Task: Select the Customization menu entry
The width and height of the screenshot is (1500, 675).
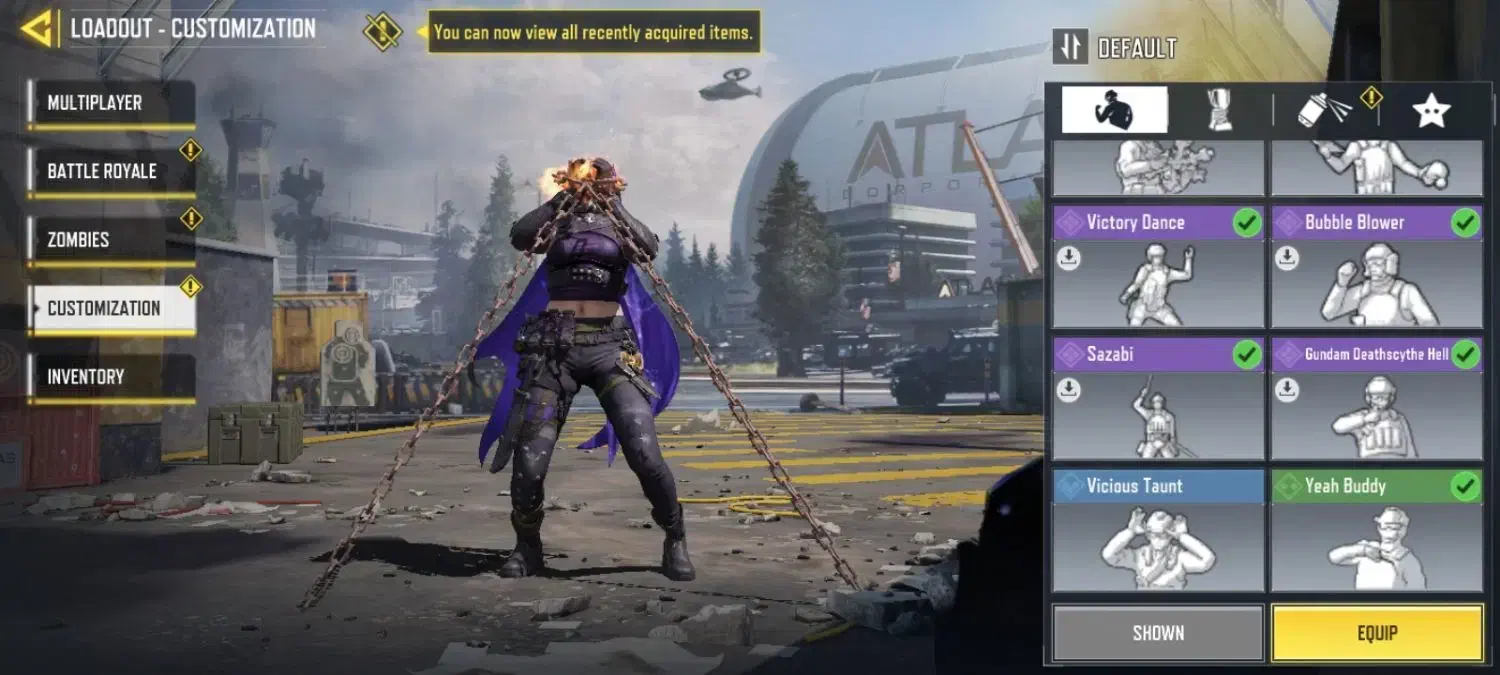Action: pyautogui.click(x=111, y=308)
